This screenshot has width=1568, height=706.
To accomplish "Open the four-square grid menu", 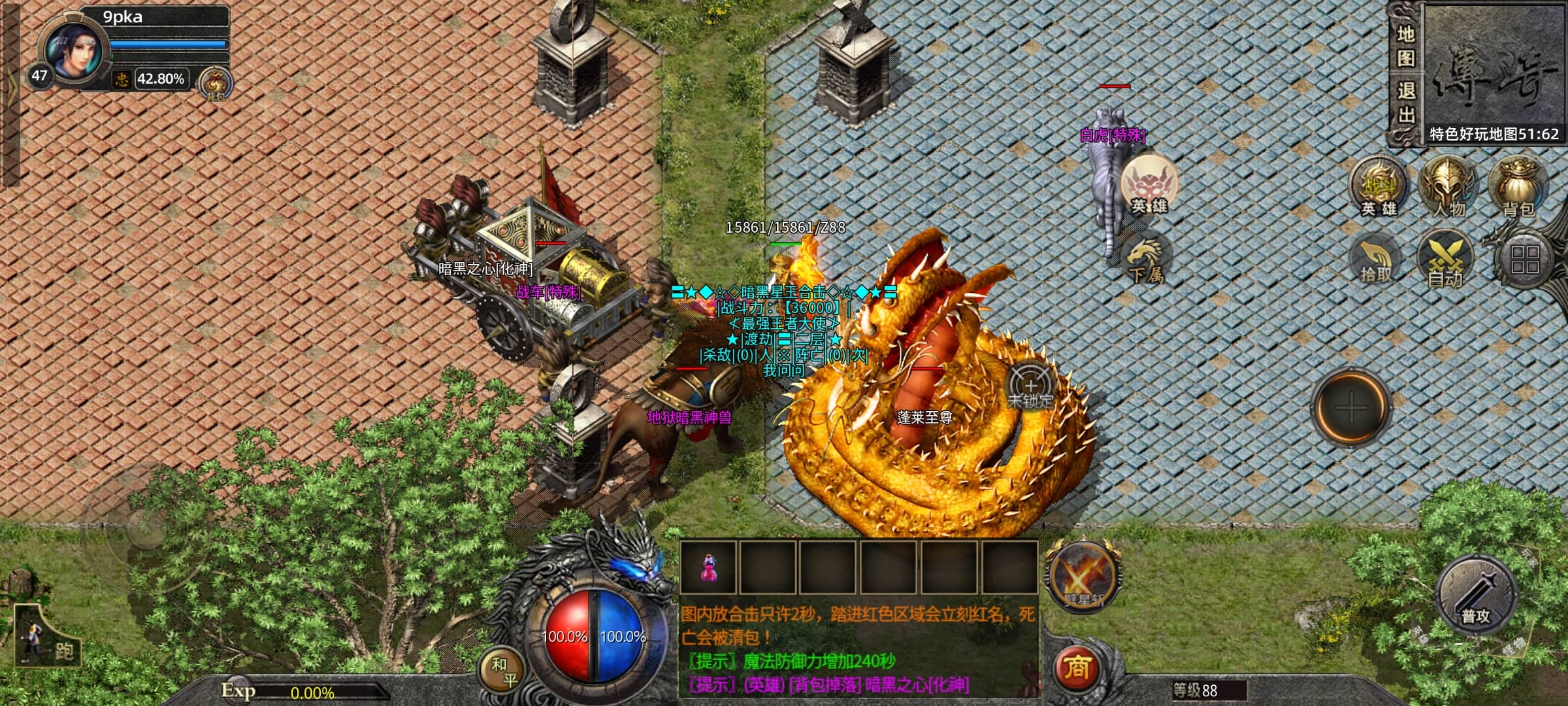I will (1525, 259).
